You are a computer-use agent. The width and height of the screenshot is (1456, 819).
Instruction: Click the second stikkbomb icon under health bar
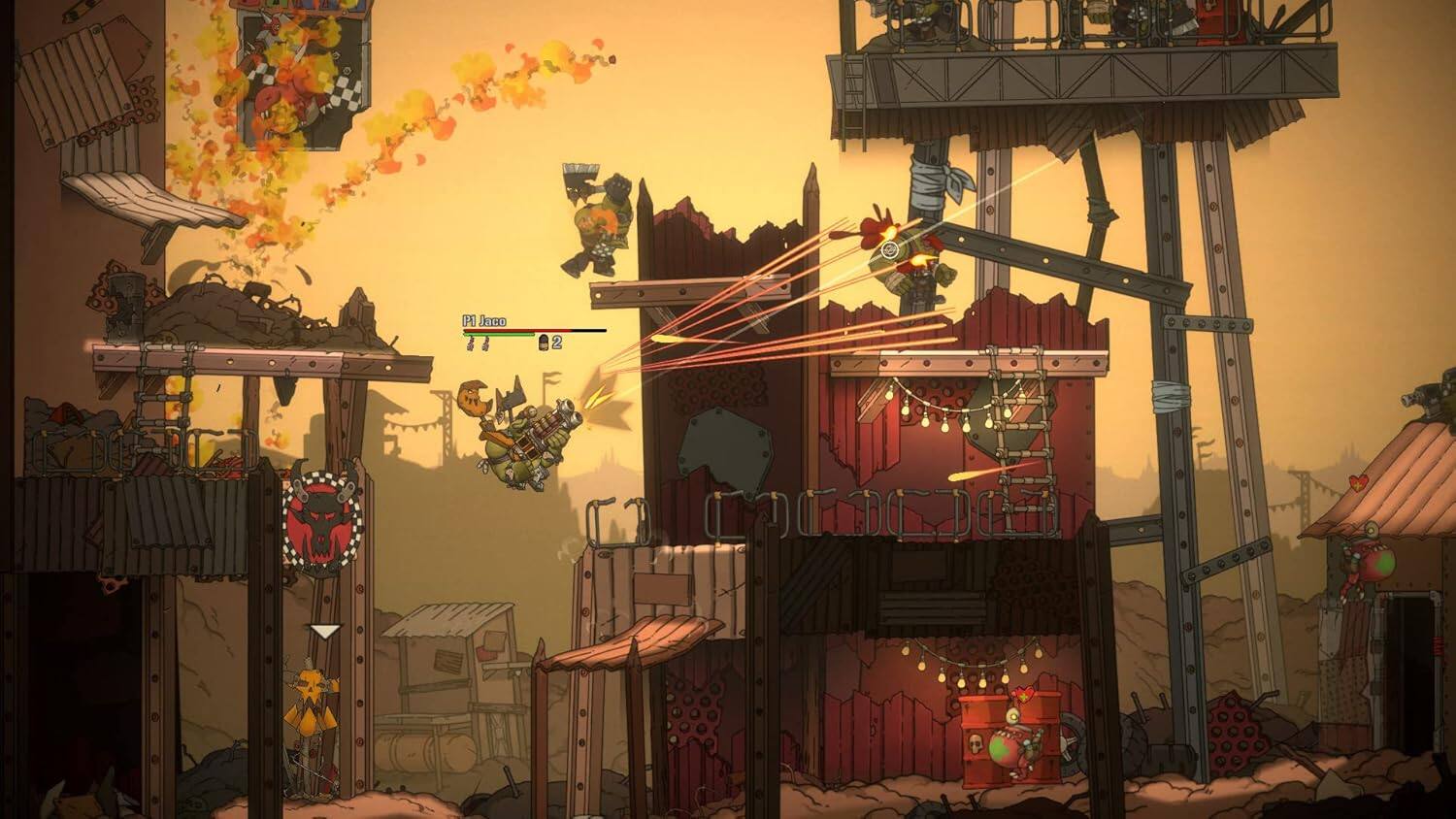[x=486, y=343]
